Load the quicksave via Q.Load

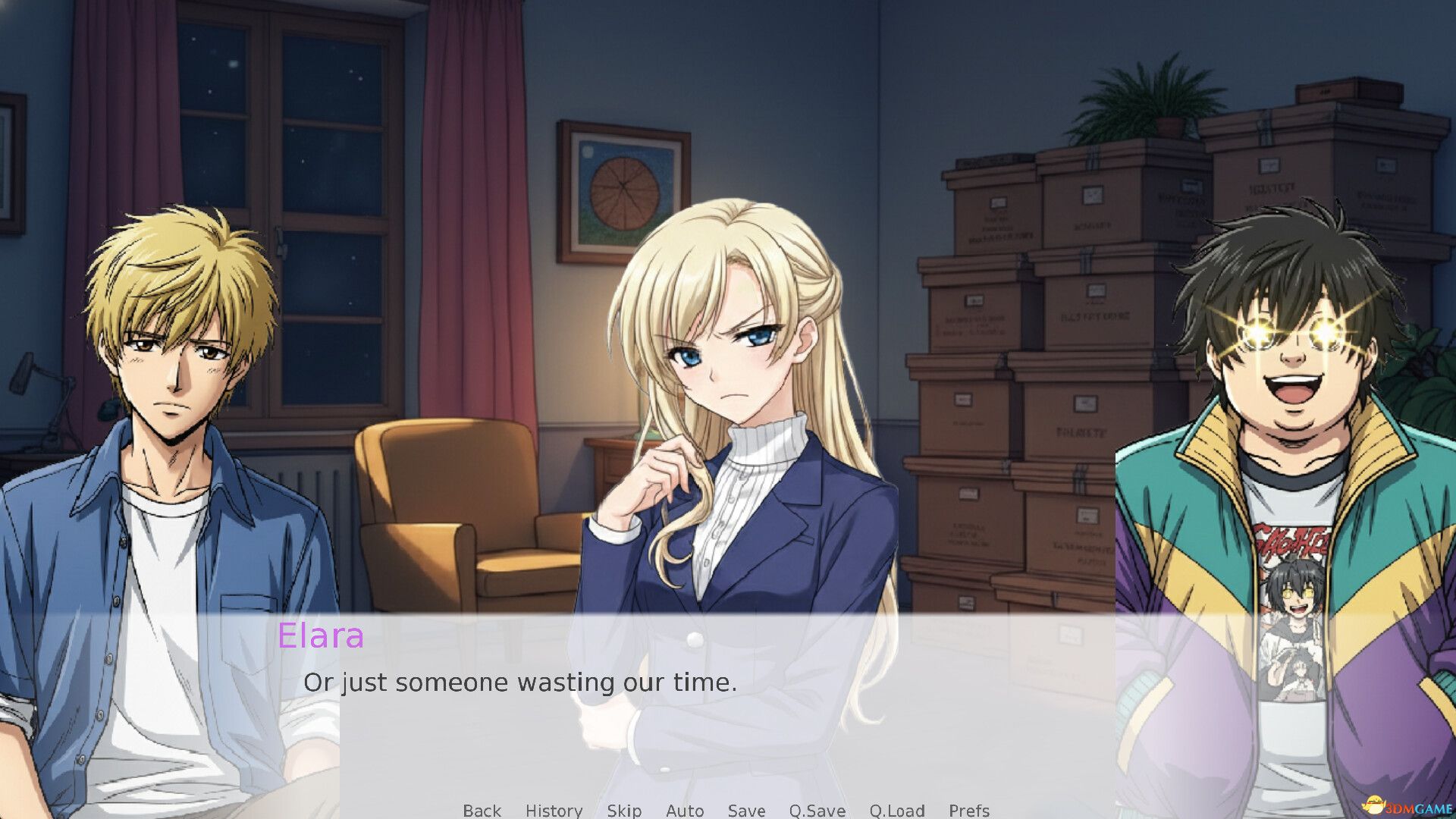point(898,811)
